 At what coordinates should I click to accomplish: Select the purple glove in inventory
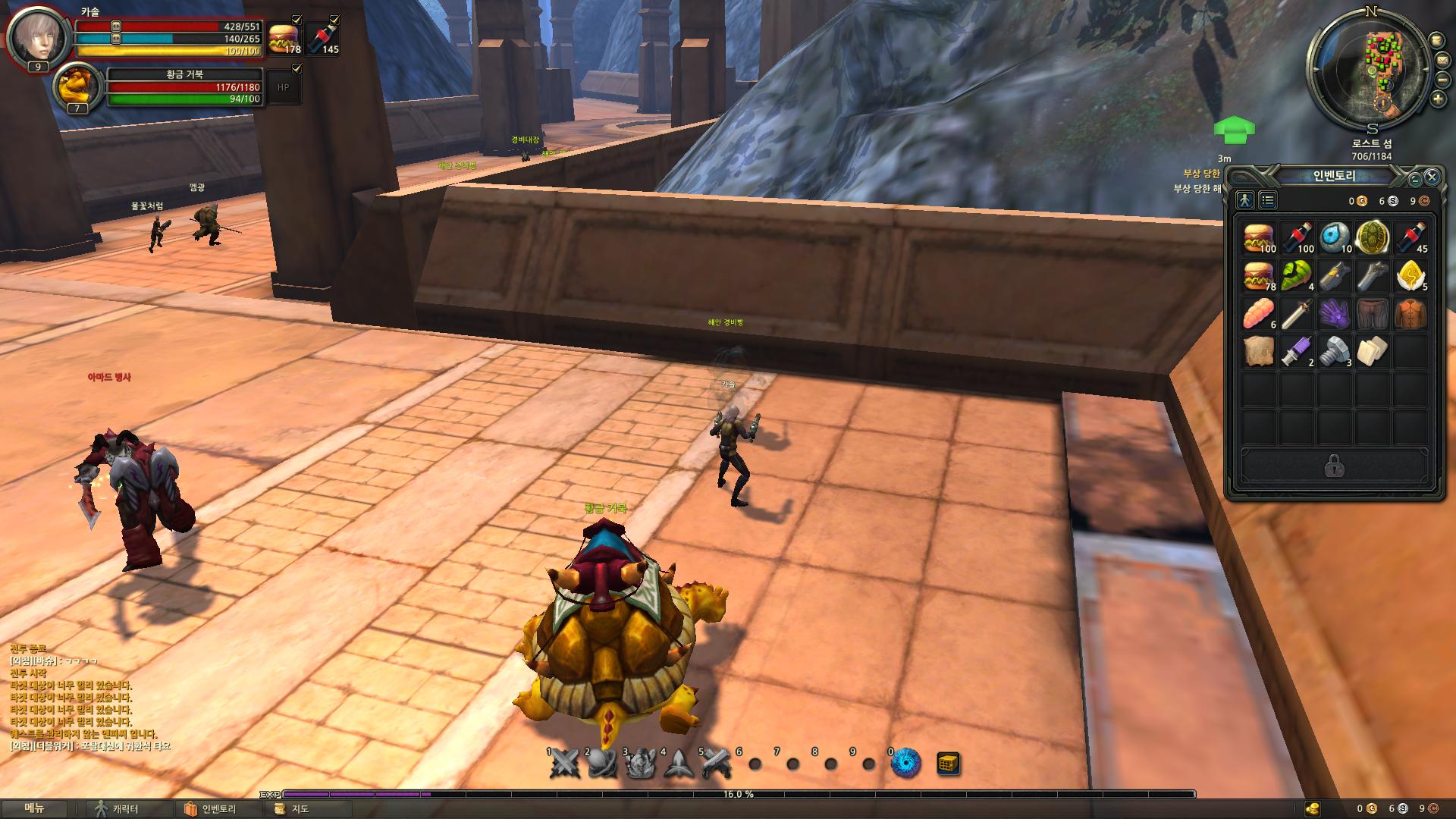tap(1335, 314)
